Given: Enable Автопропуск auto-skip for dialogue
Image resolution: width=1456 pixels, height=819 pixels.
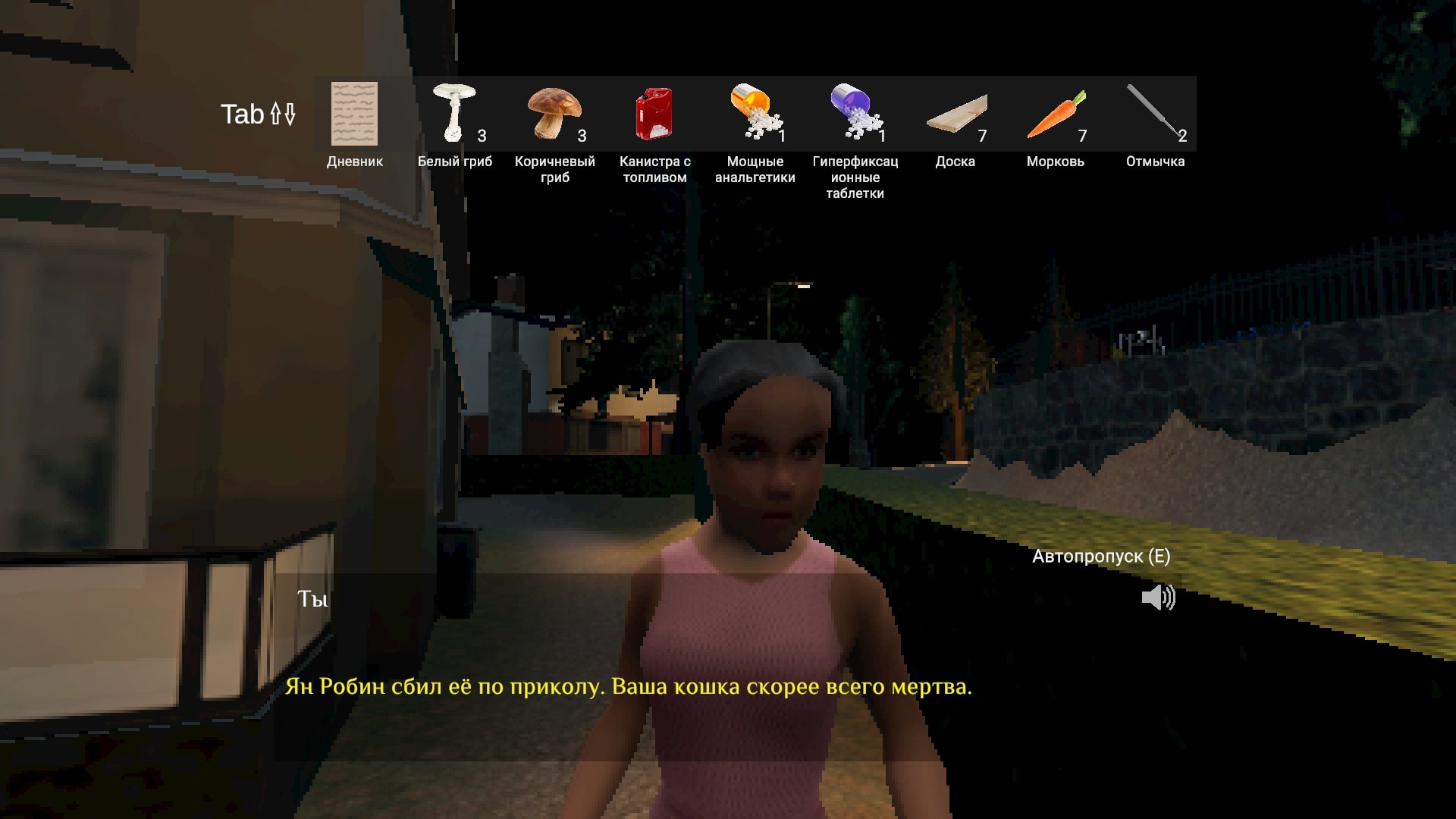Looking at the screenshot, I should [1100, 557].
